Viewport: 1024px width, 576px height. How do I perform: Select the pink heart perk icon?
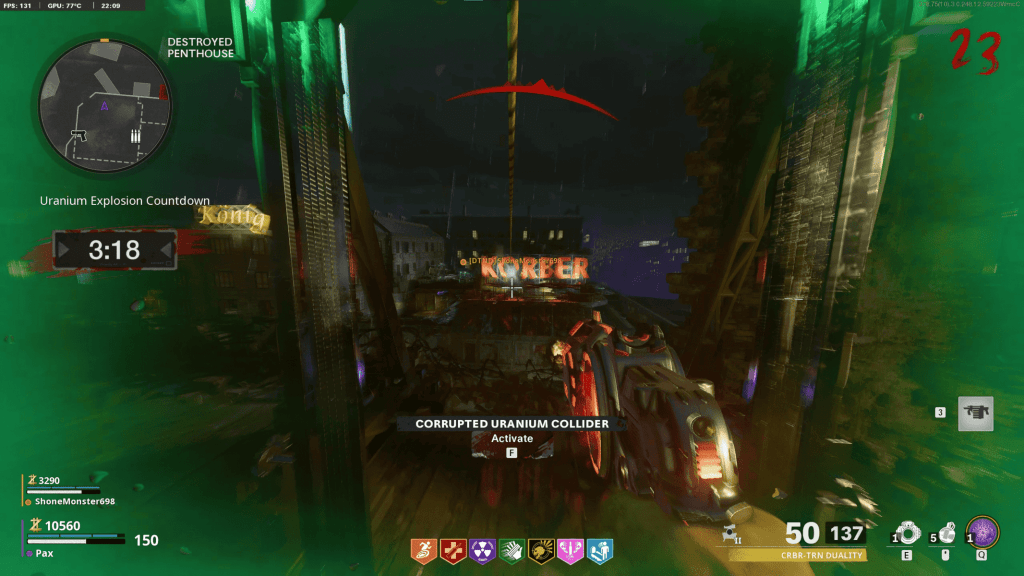coord(571,550)
